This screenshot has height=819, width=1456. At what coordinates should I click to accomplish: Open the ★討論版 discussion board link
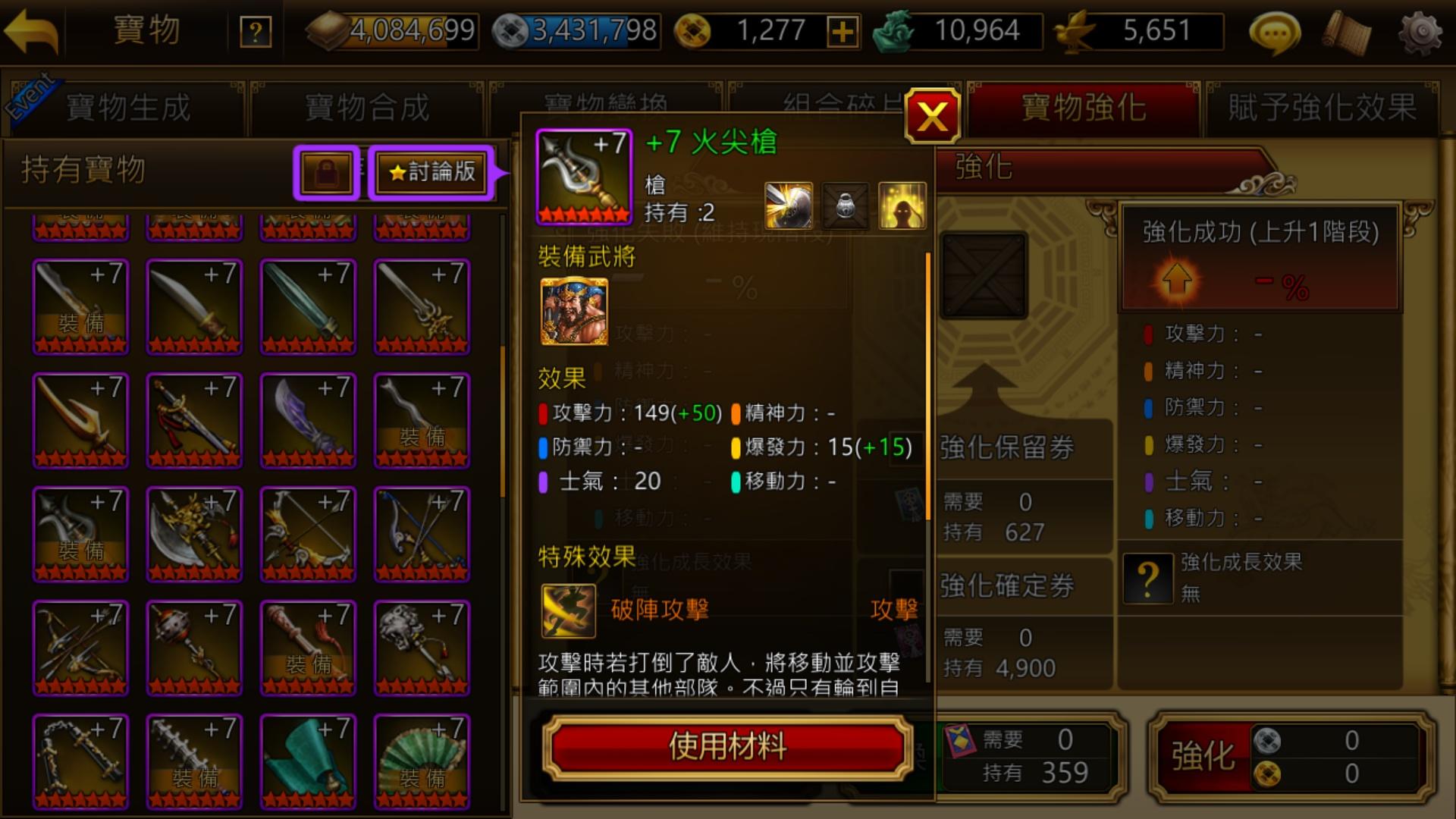tap(430, 171)
